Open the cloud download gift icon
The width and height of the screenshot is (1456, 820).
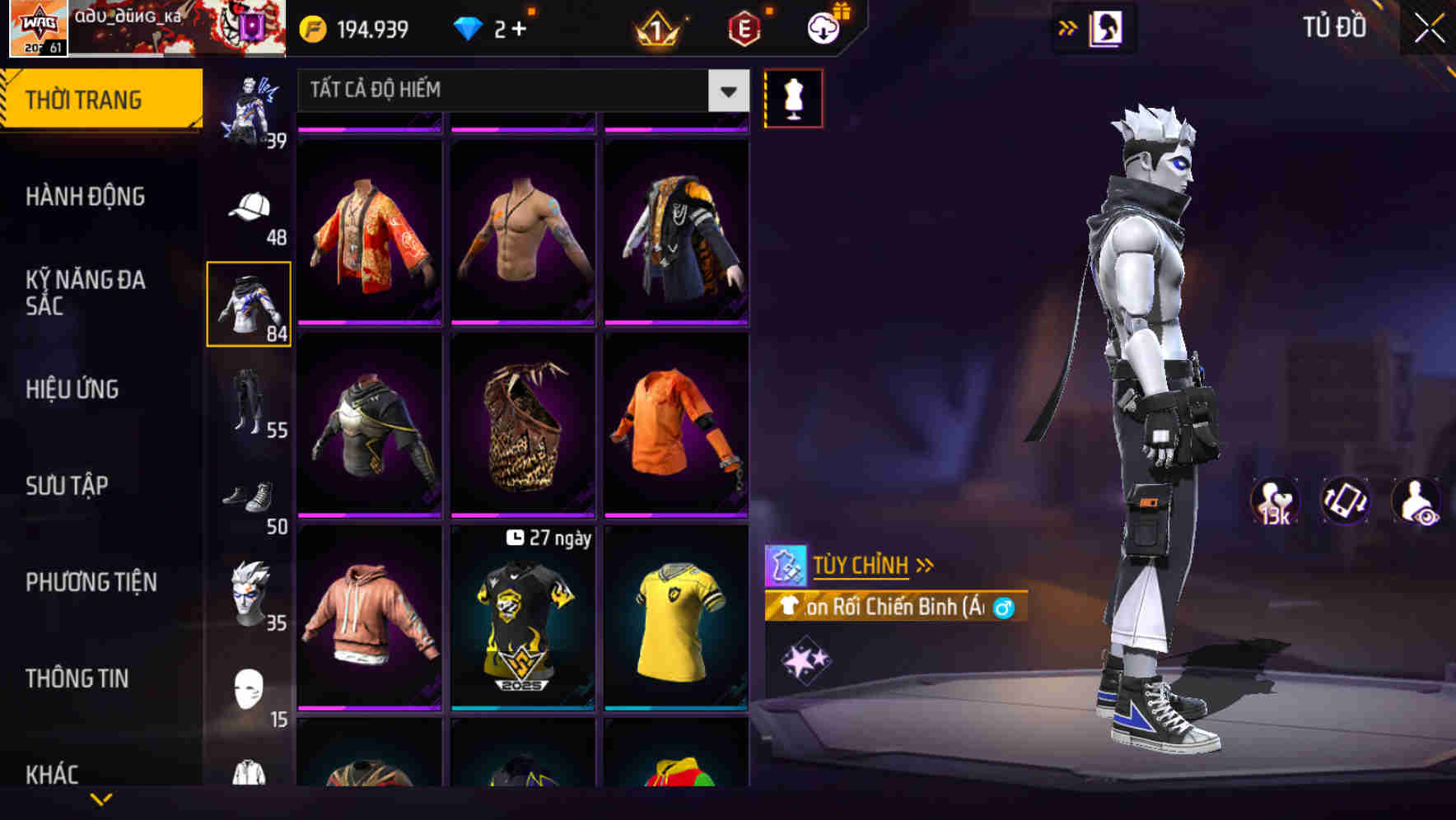[x=821, y=26]
